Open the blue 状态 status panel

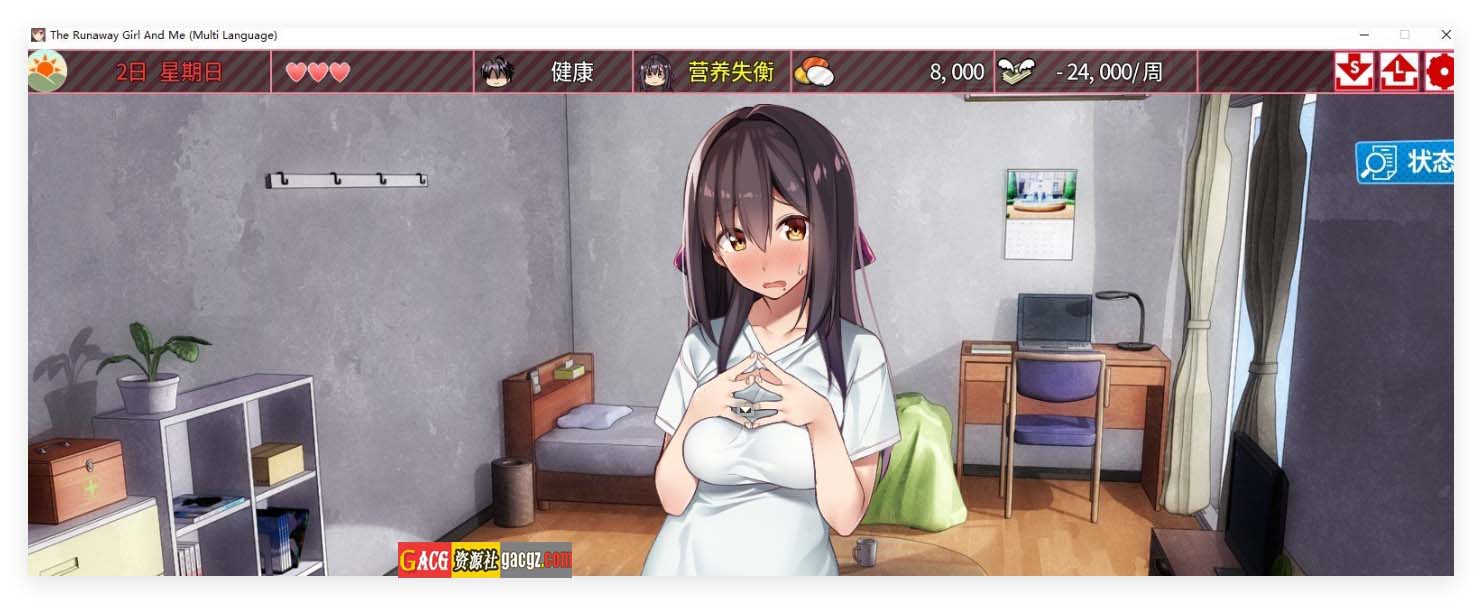pyautogui.click(x=1405, y=162)
